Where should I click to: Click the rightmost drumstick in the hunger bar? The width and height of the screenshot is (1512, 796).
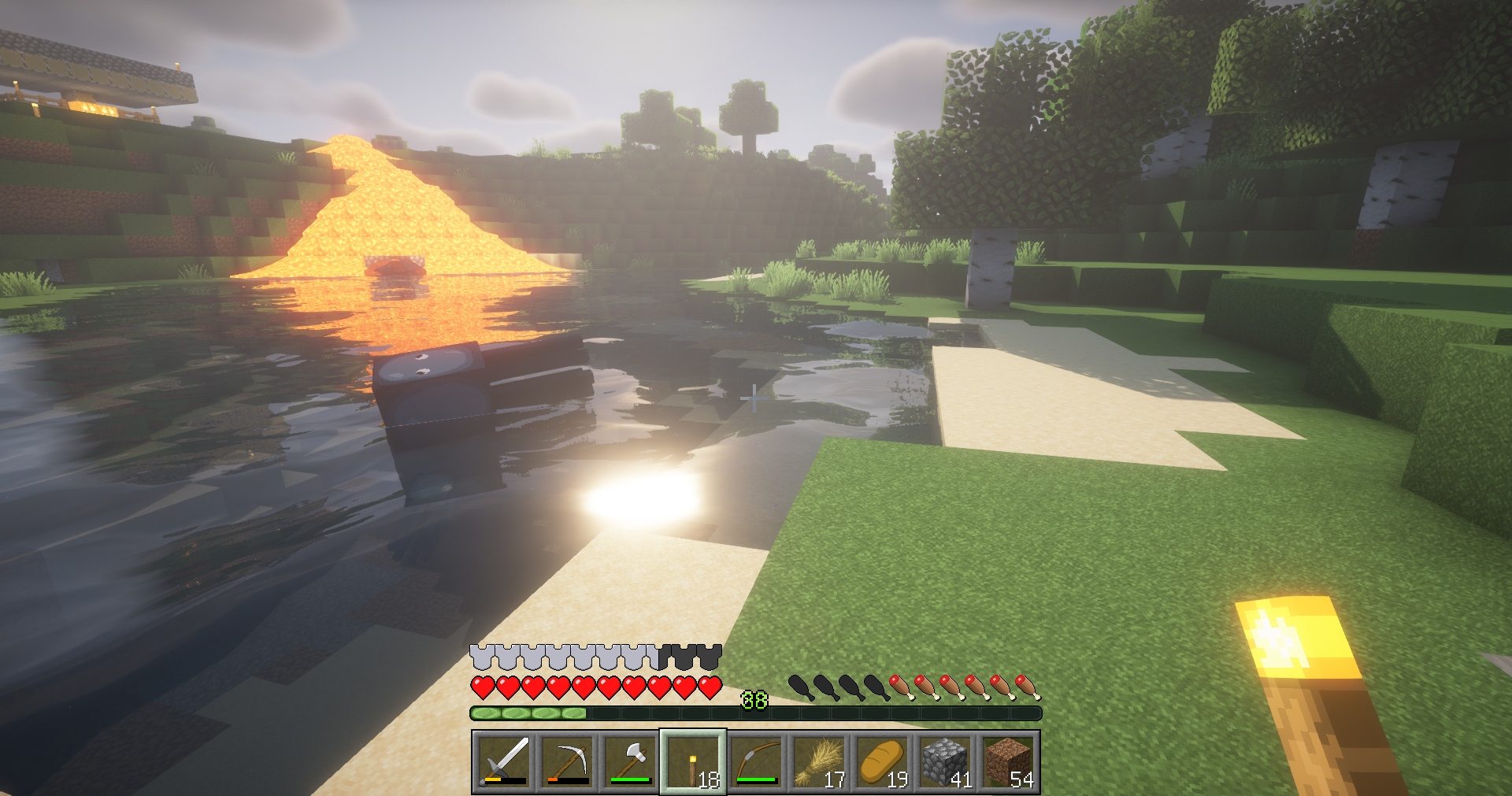click(x=1028, y=685)
